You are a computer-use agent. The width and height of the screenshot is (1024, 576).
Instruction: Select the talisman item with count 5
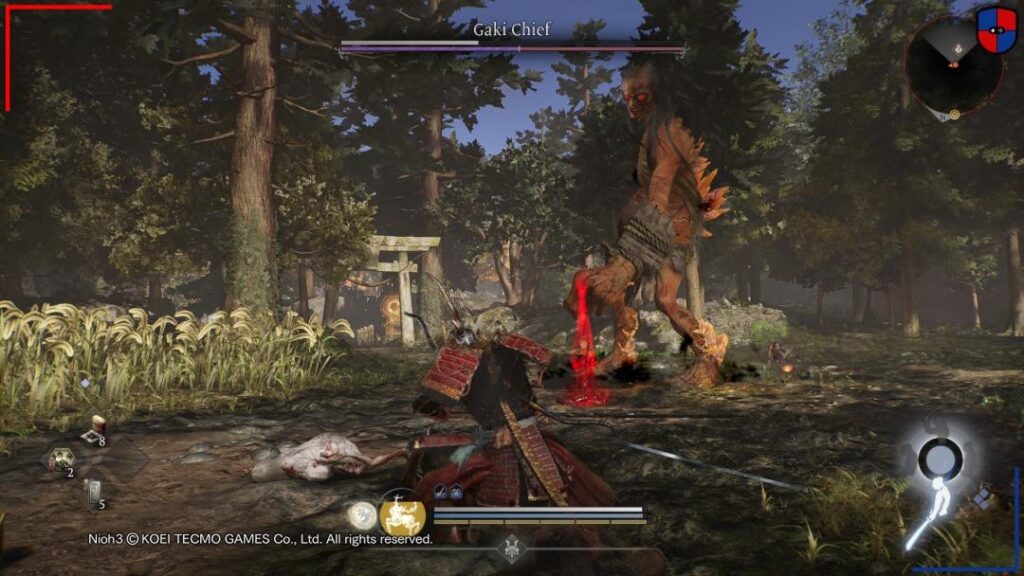tap(93, 494)
